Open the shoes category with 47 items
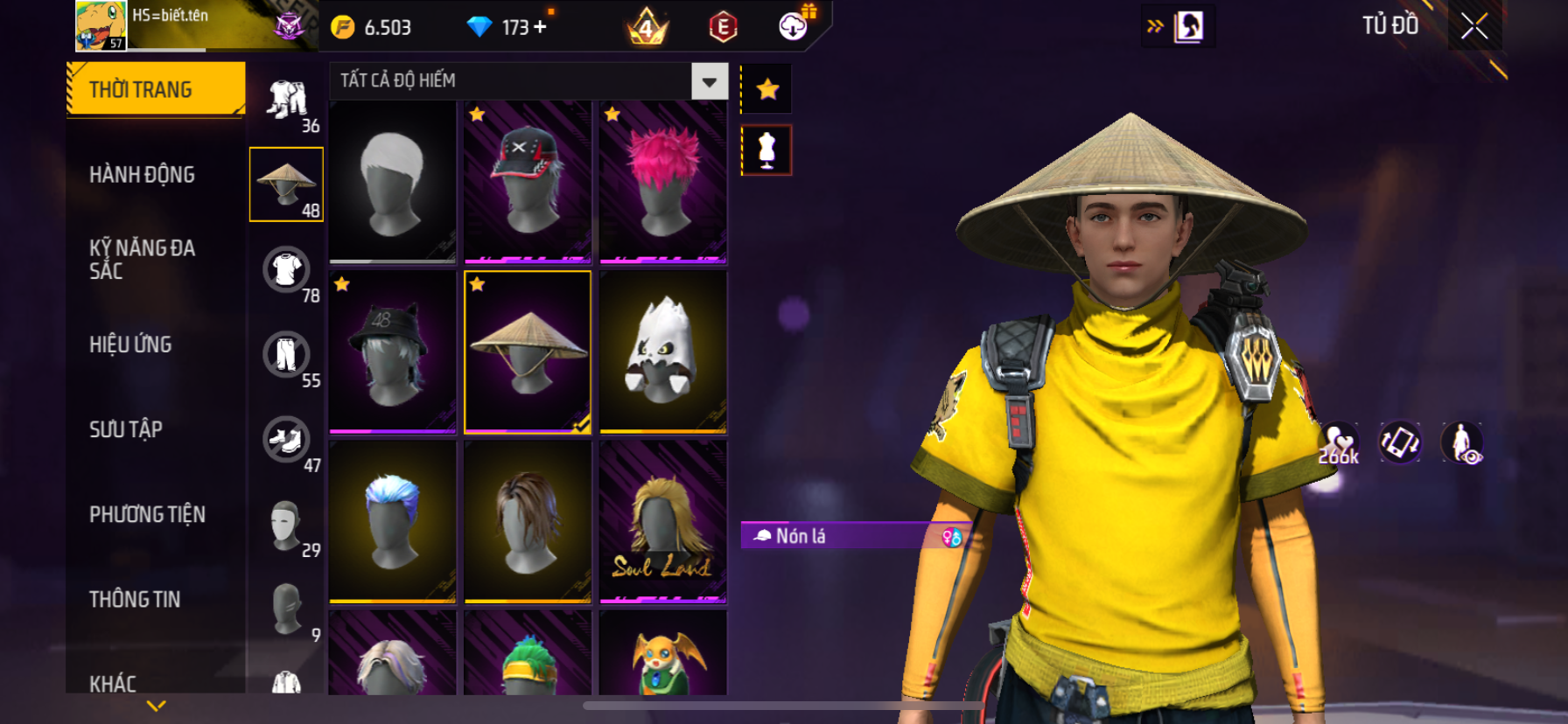This screenshot has height=724, width=1568. (287, 441)
